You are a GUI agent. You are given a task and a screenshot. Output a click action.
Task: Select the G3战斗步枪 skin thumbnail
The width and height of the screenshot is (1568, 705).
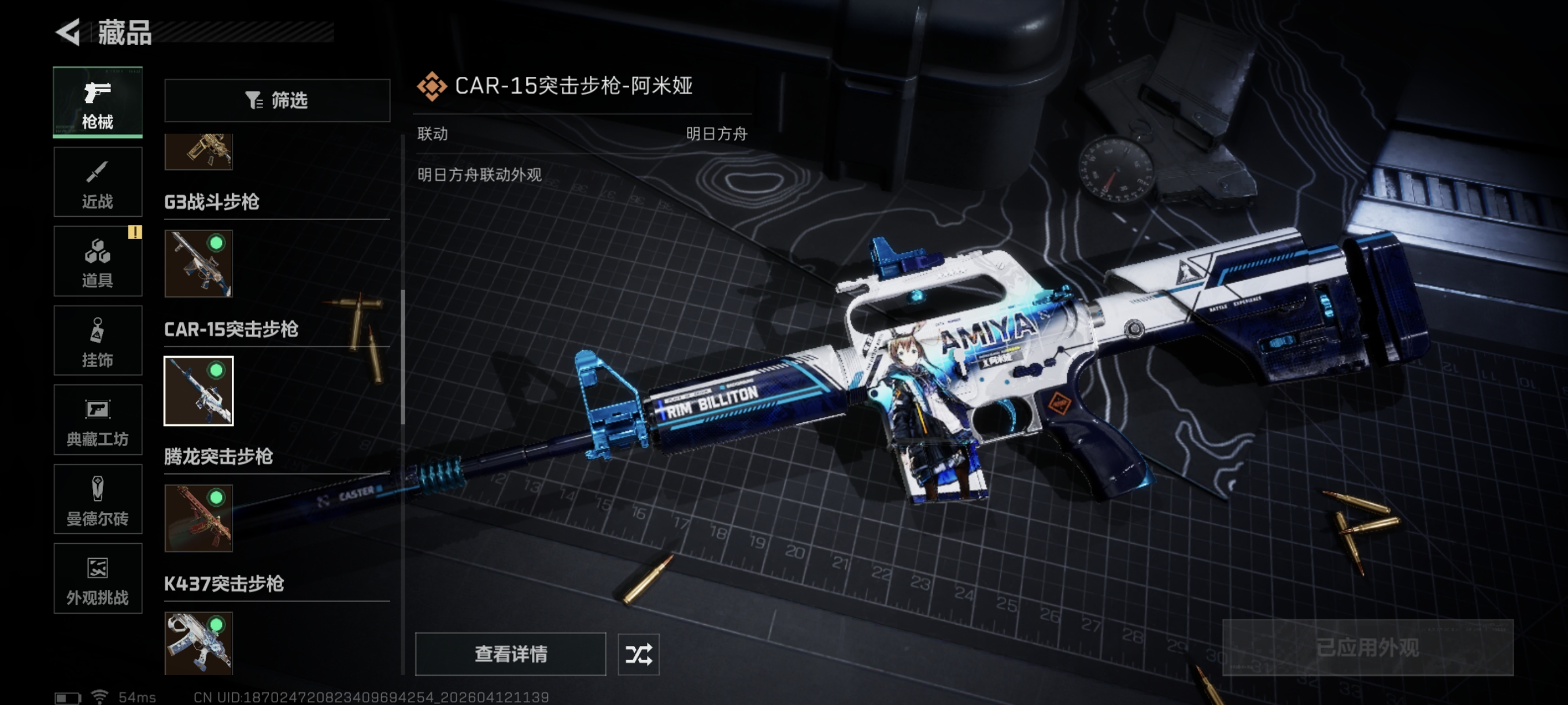pos(198,264)
